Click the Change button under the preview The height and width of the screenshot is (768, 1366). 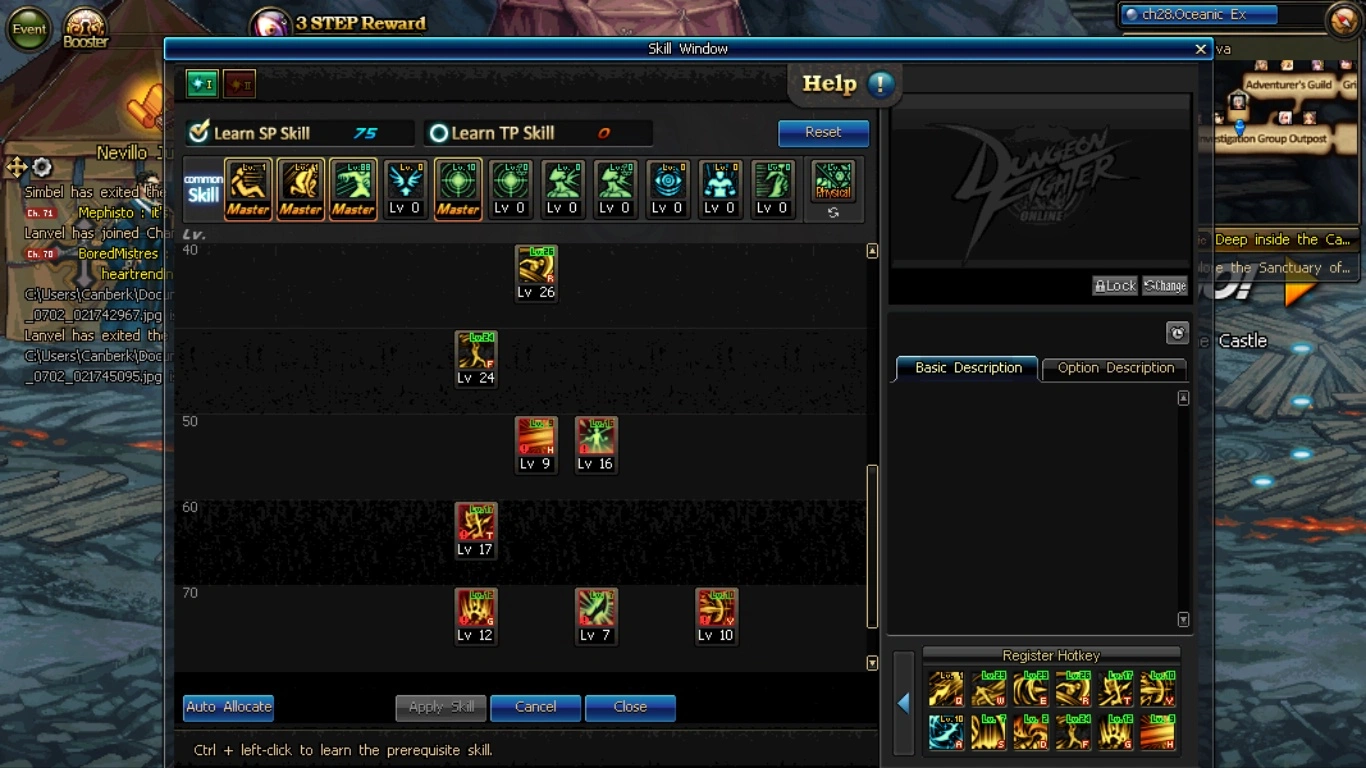1165,286
